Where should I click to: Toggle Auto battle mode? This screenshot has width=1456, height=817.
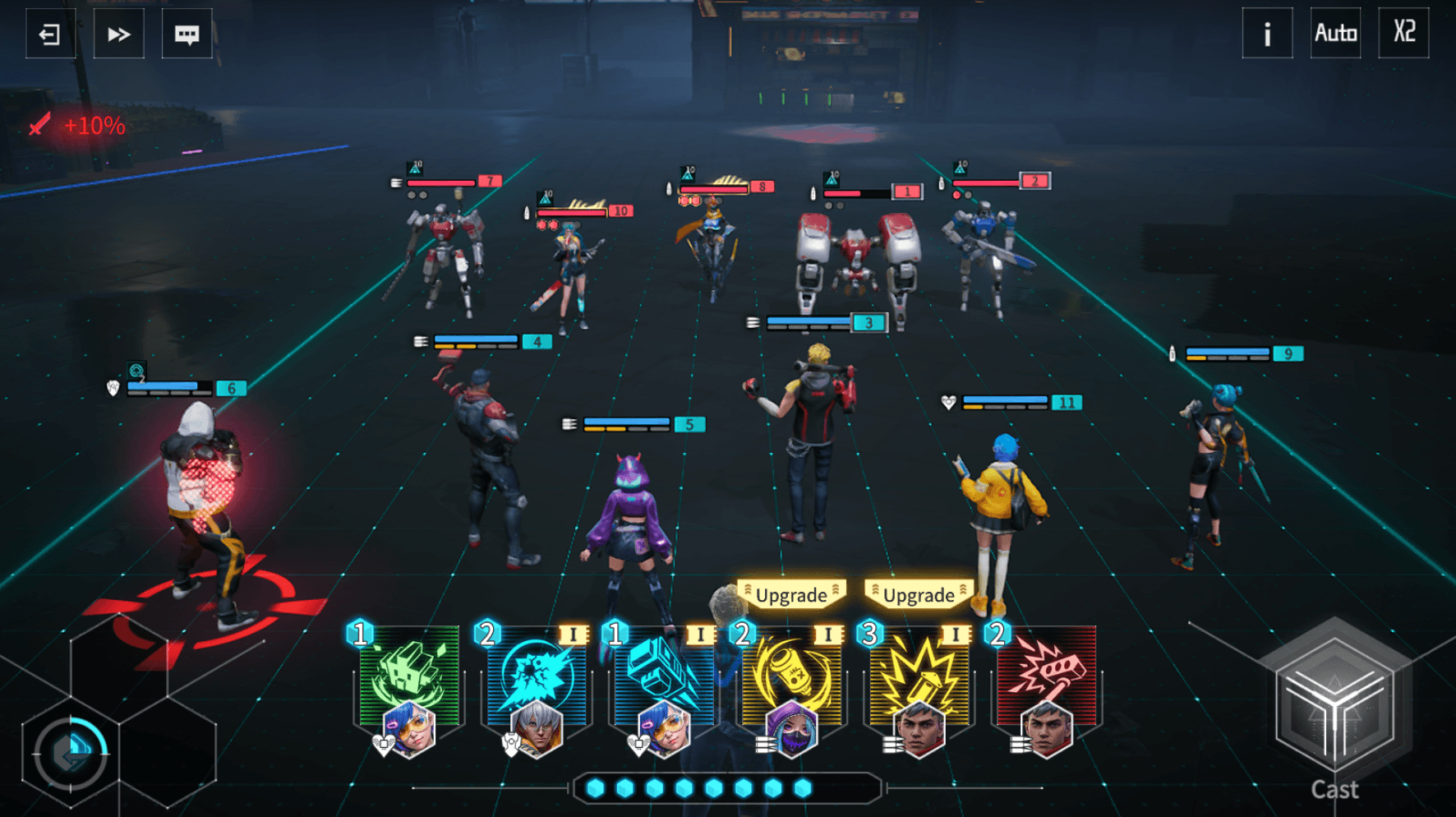tap(1335, 34)
